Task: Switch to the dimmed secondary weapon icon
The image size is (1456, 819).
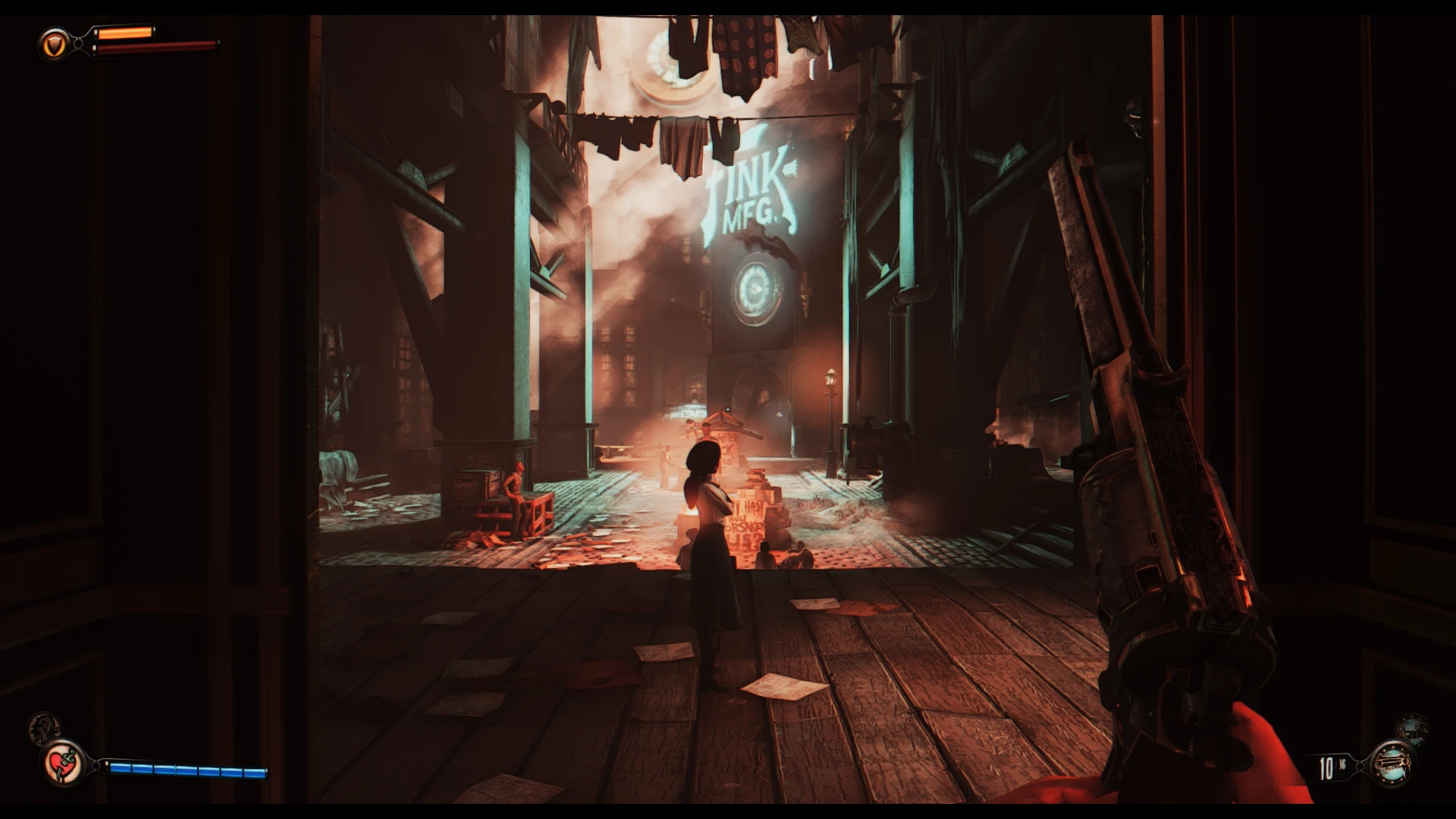Action: pyautogui.click(x=1411, y=730)
